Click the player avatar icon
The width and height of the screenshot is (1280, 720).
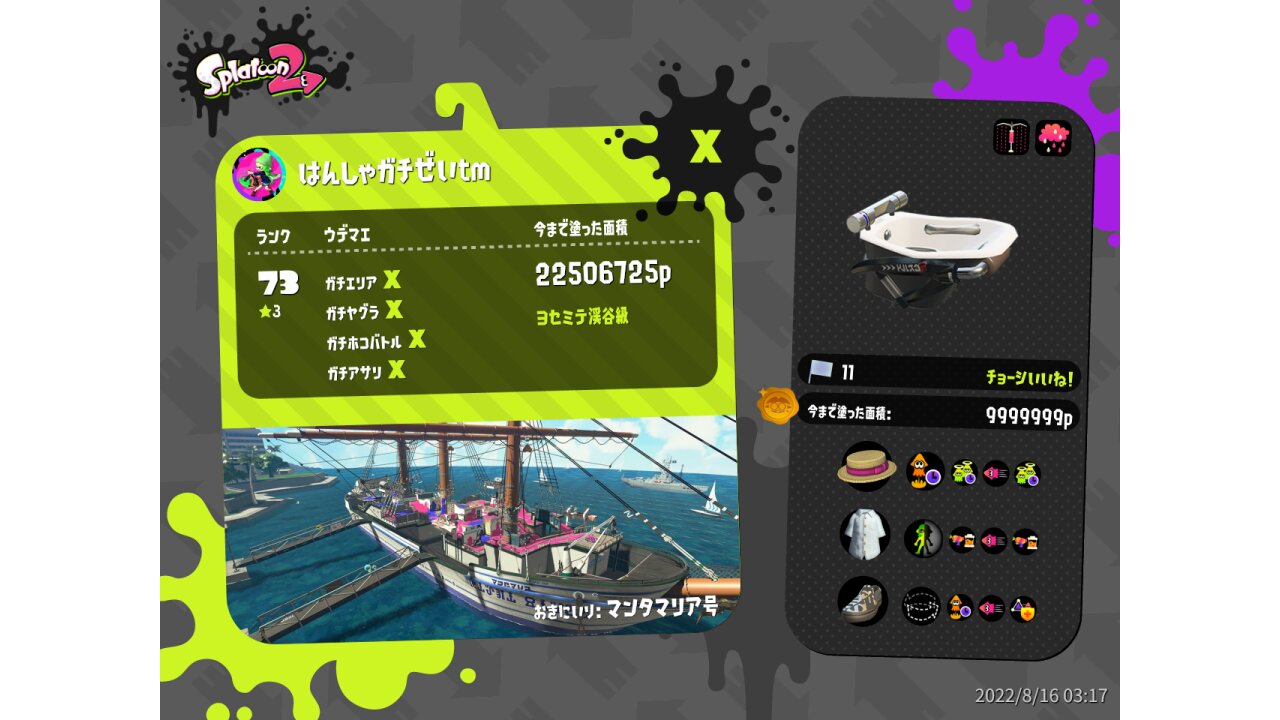point(258,174)
